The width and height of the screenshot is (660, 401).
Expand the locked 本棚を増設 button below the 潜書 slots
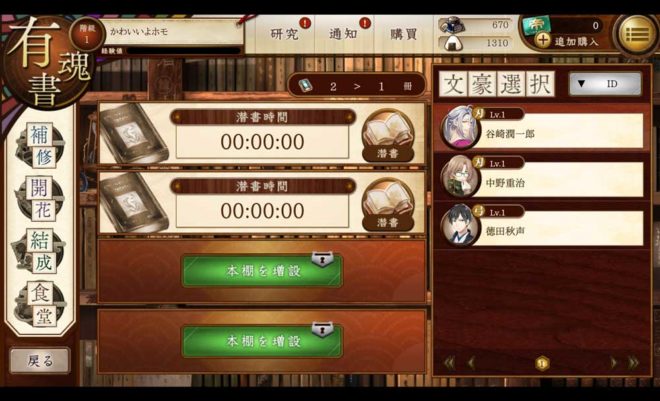pos(262,270)
